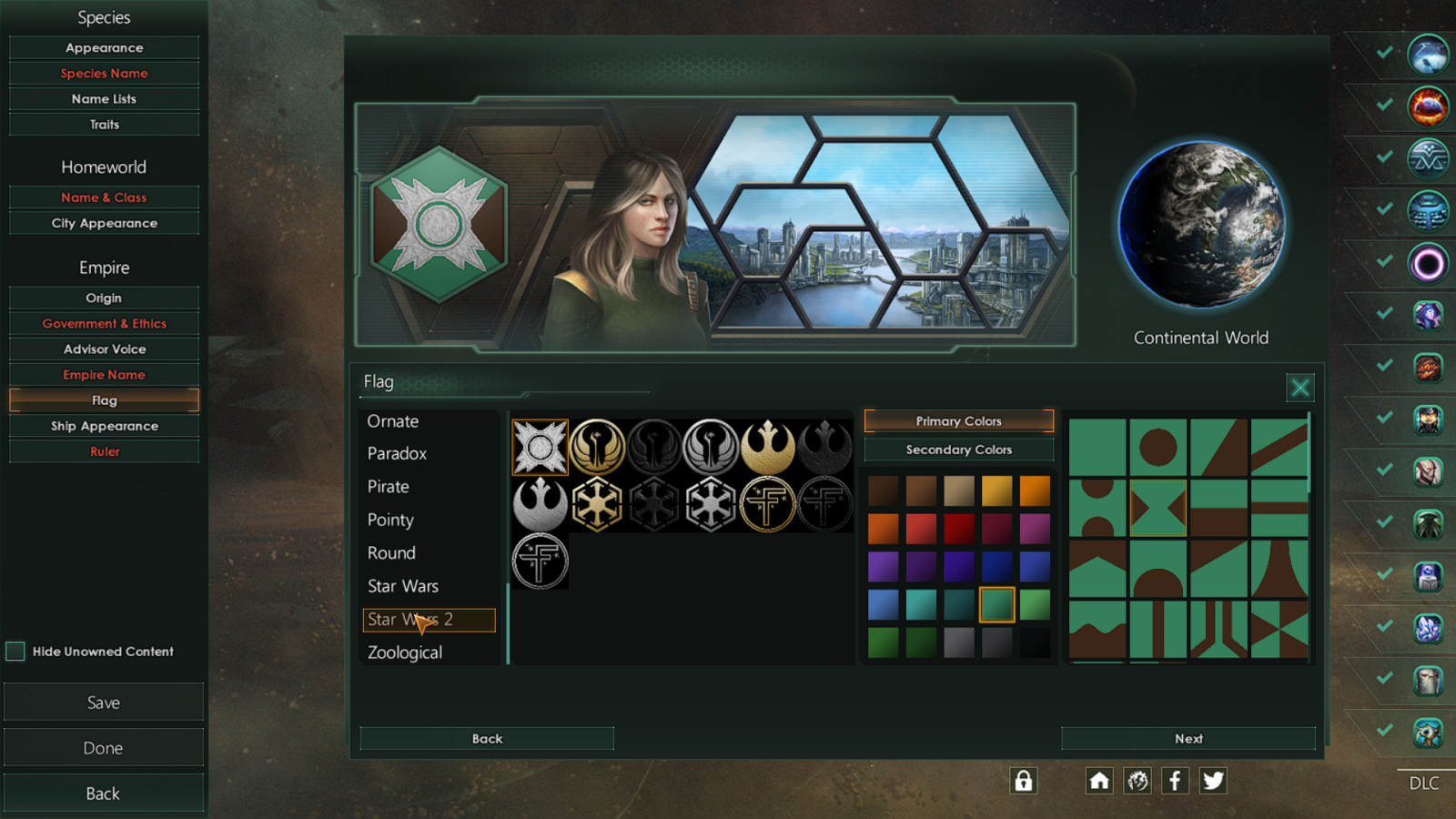The width and height of the screenshot is (1456, 819).
Task: Select the bright red color swatch
Action: click(921, 528)
